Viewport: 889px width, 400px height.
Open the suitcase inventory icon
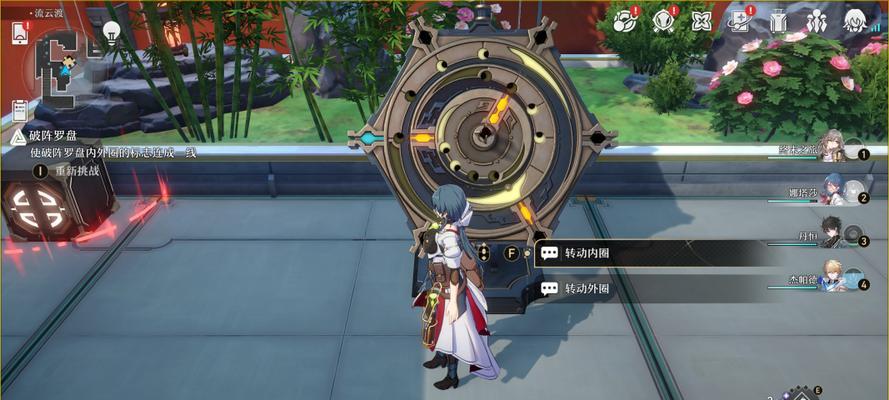point(779,20)
